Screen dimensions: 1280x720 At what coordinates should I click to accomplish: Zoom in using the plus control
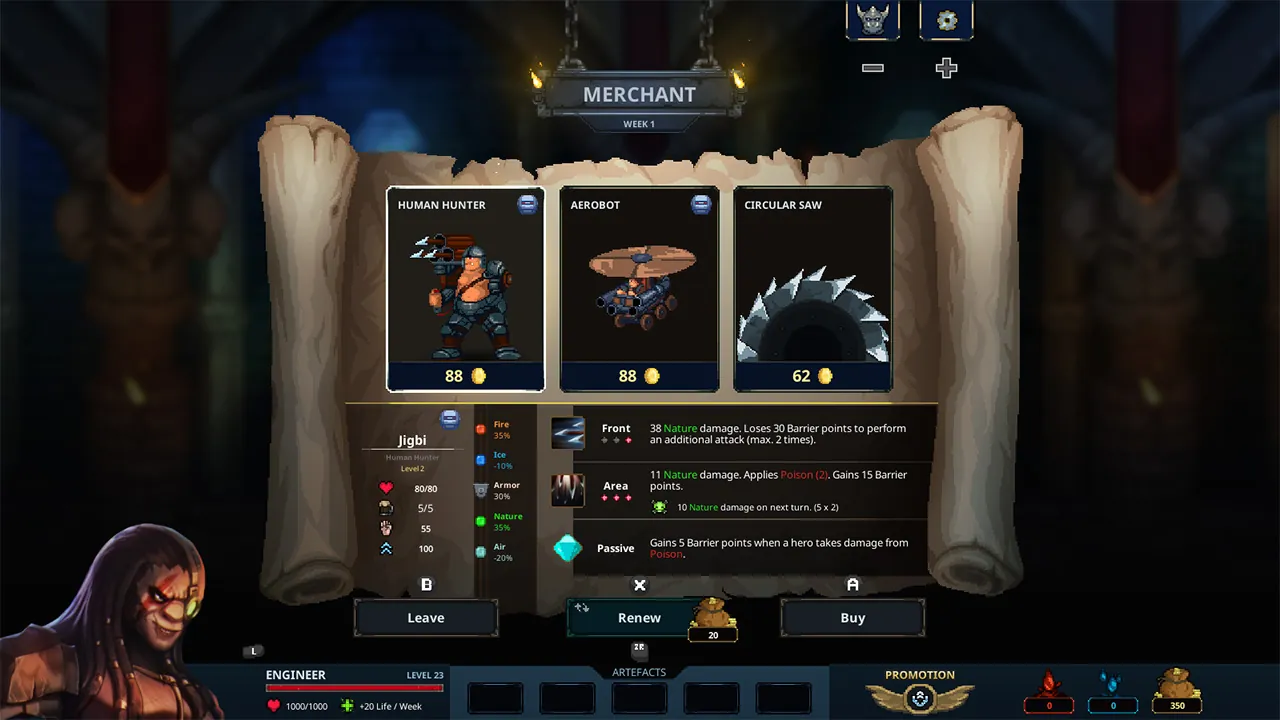pos(944,68)
